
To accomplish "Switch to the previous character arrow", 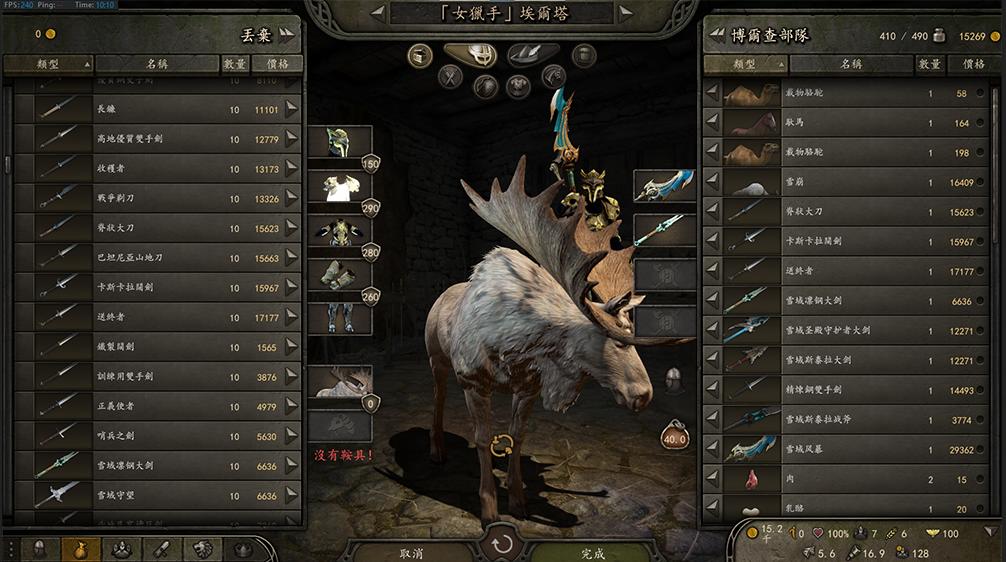I will click(378, 13).
